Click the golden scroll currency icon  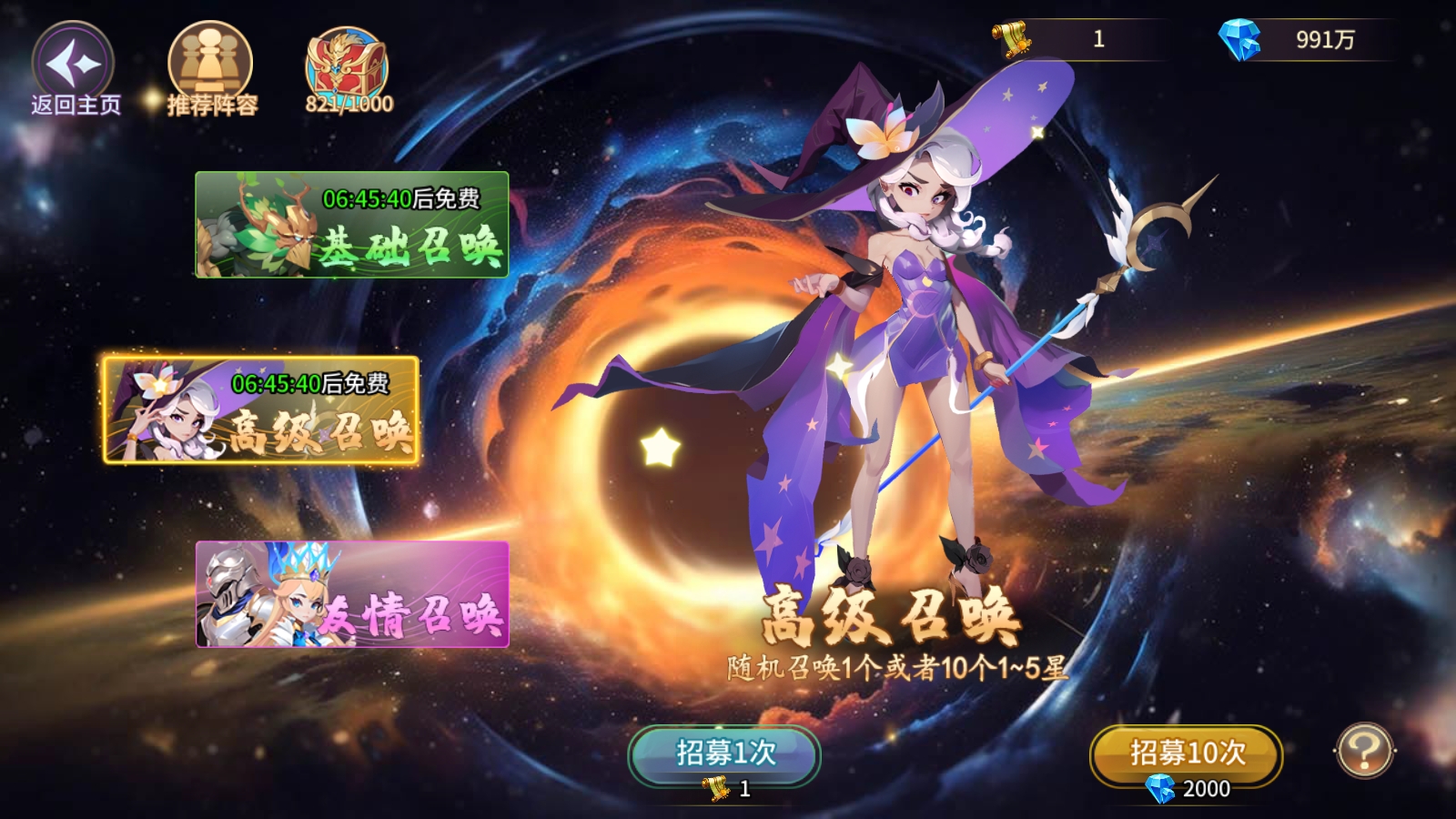coord(1013,39)
